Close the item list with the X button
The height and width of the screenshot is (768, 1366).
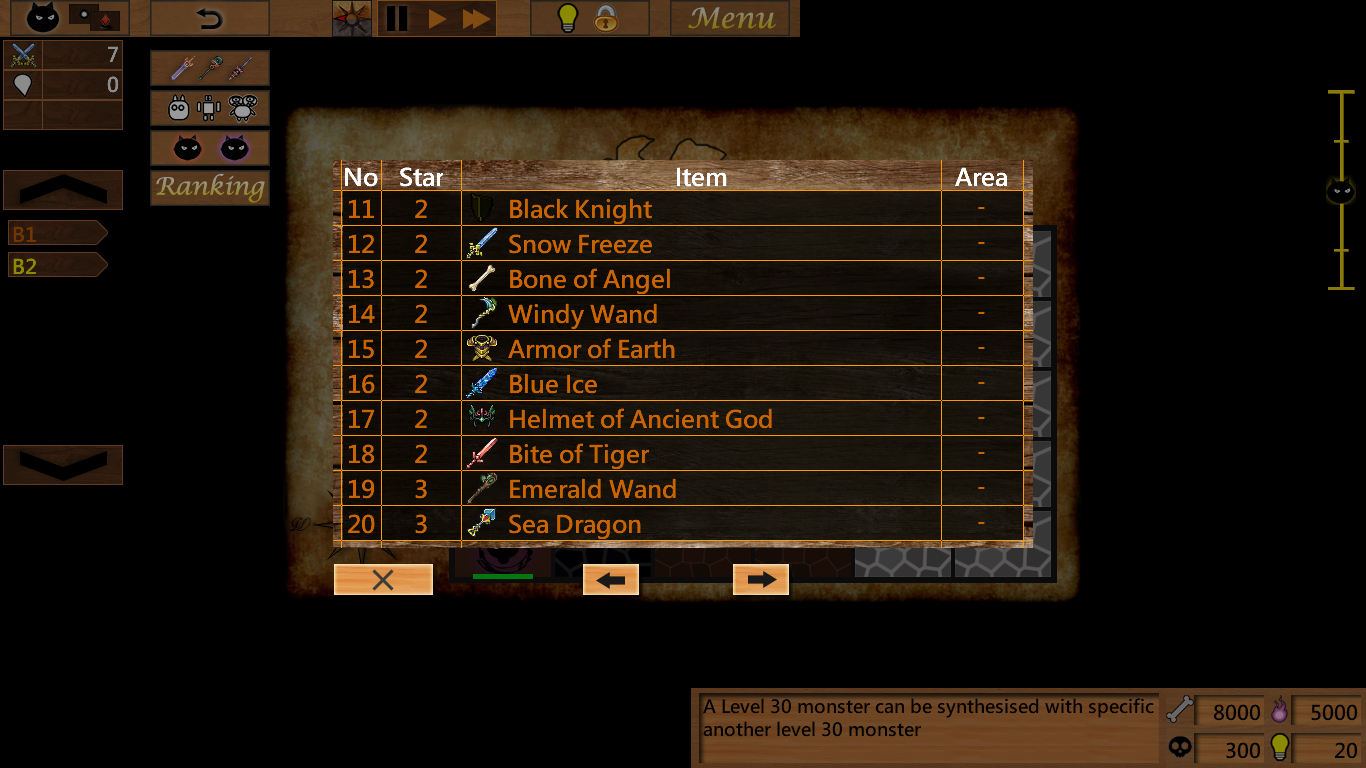[x=383, y=578]
